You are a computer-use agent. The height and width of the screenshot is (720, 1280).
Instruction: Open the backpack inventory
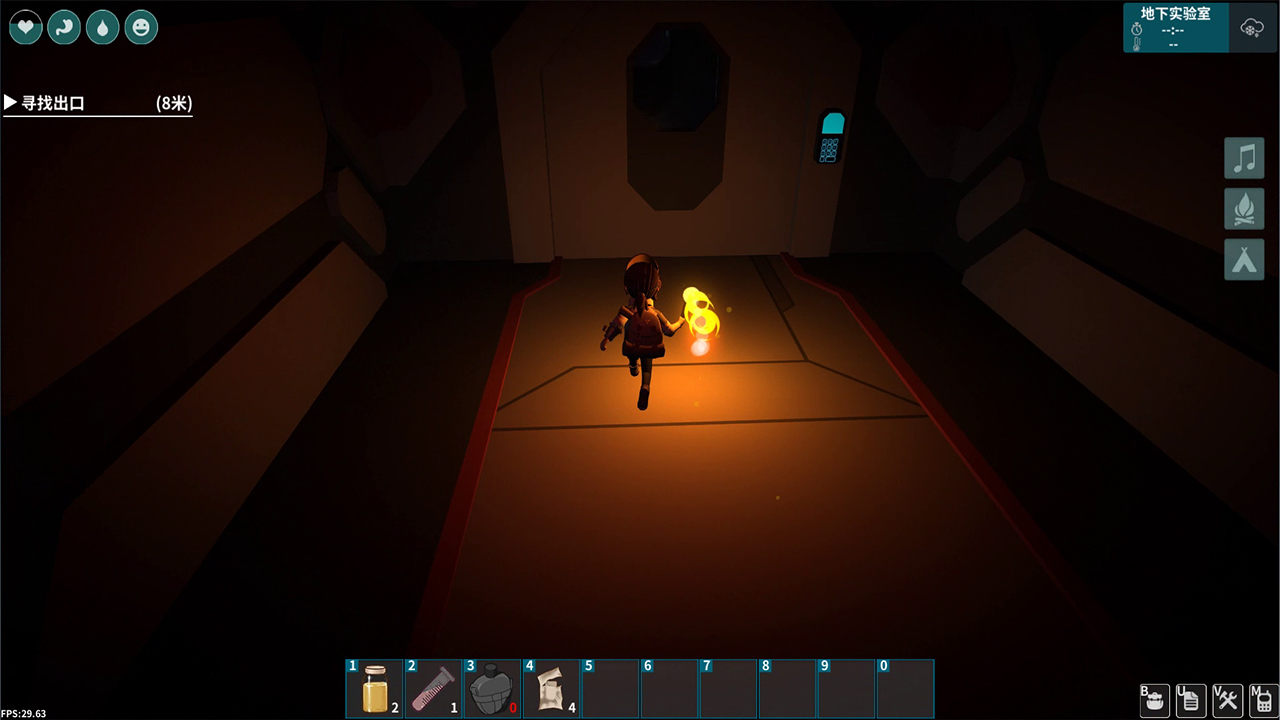point(1155,699)
